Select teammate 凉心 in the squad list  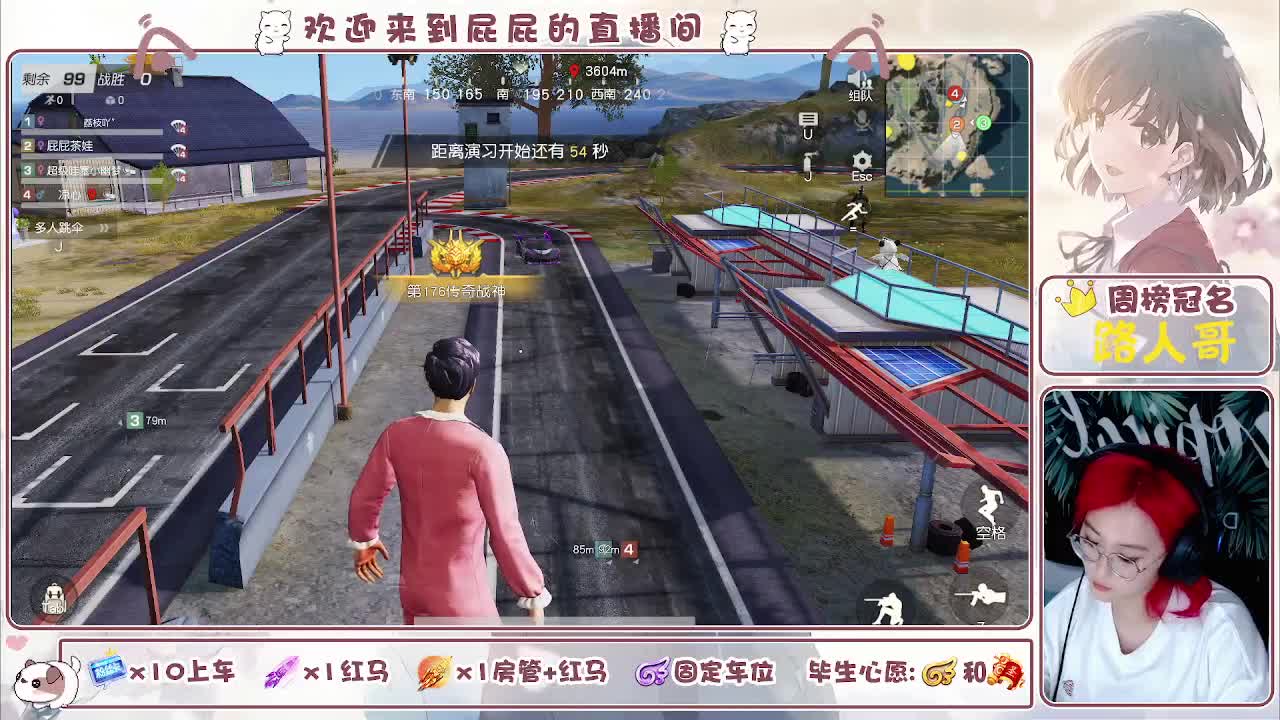pyautogui.click(x=68, y=193)
